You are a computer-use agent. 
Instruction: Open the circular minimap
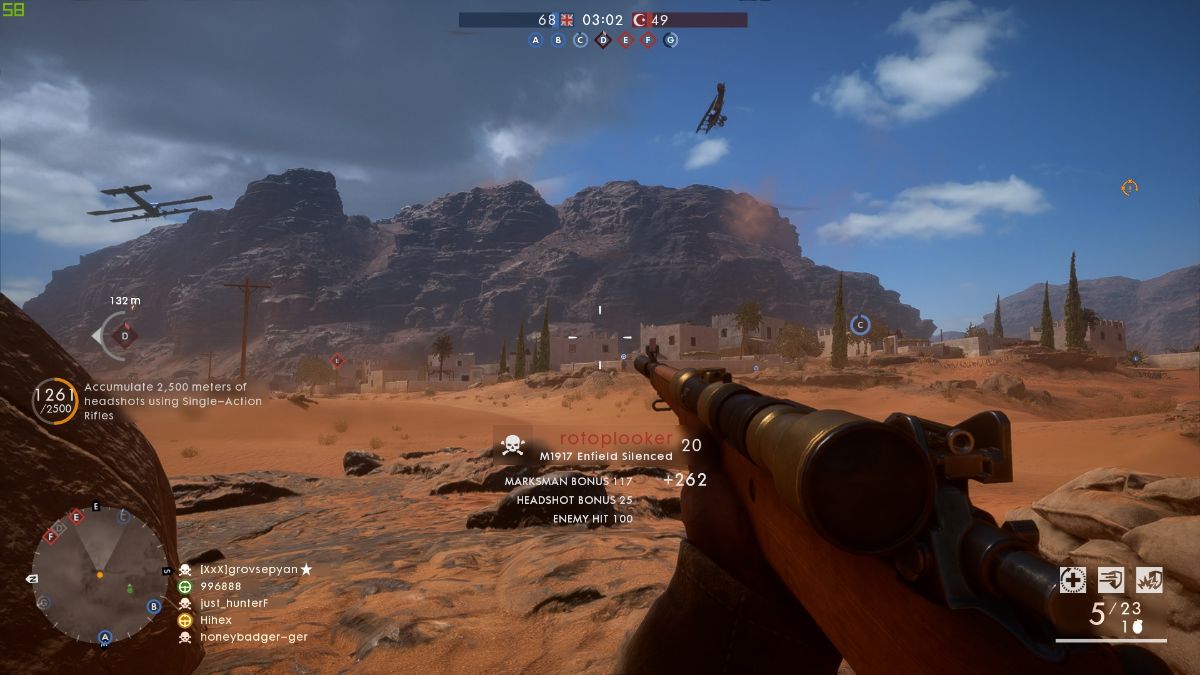[x=99, y=575]
